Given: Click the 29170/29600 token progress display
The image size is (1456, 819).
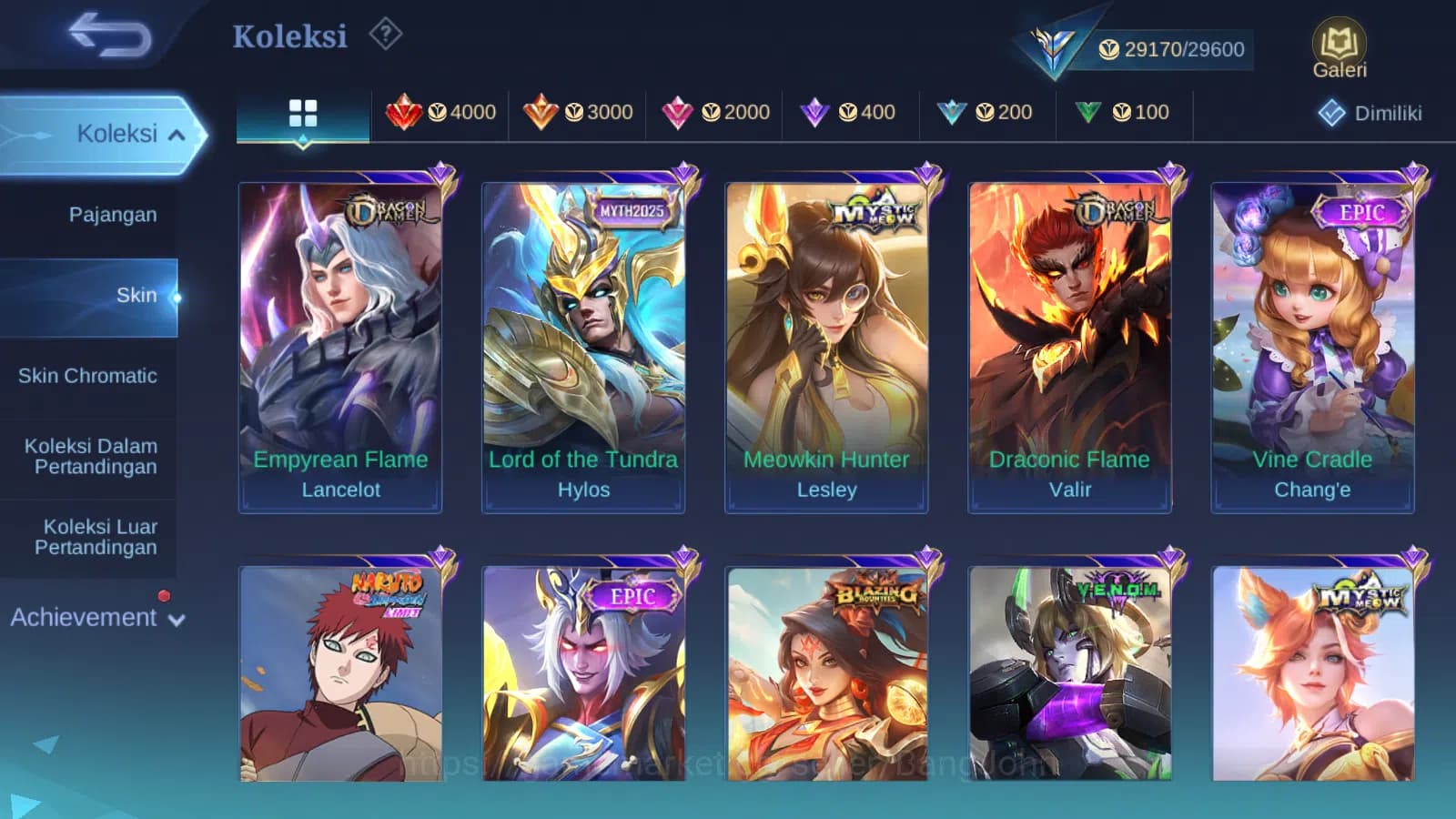Looking at the screenshot, I should click(1183, 49).
